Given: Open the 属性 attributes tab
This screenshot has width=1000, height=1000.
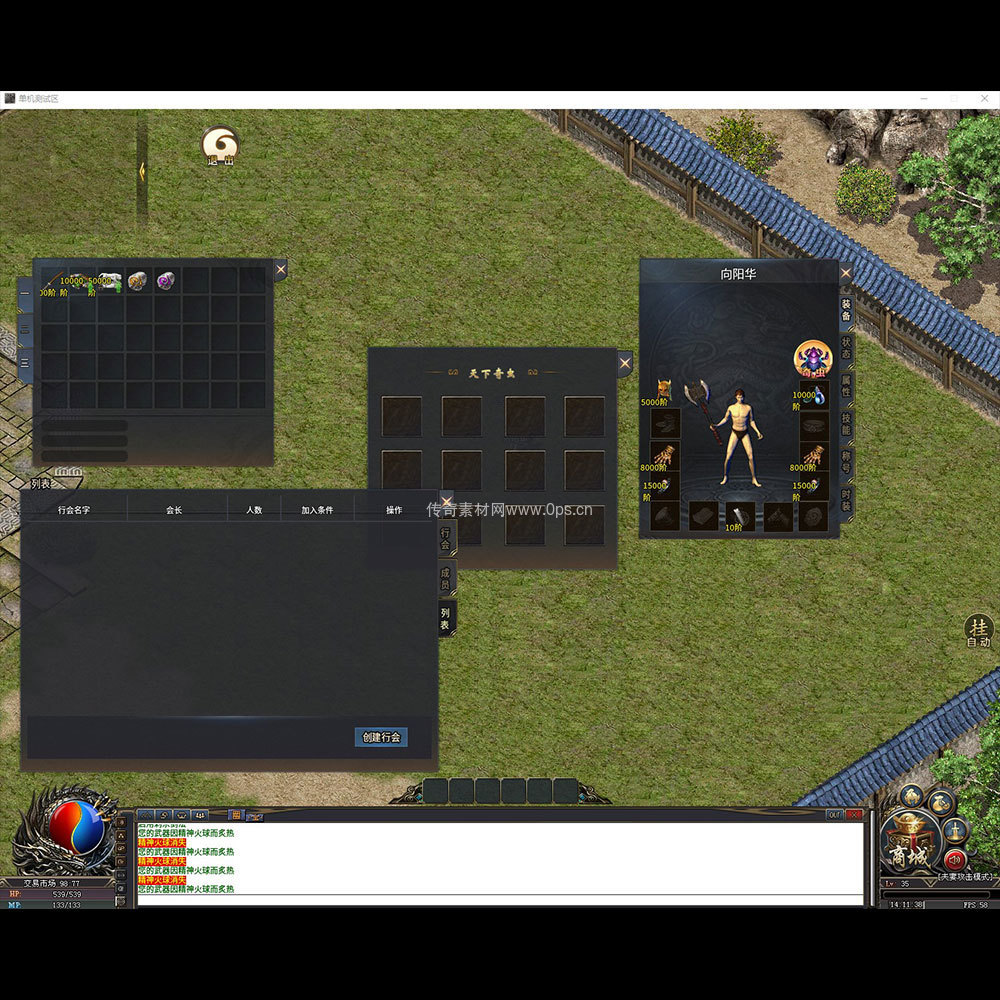Looking at the screenshot, I should click(846, 385).
